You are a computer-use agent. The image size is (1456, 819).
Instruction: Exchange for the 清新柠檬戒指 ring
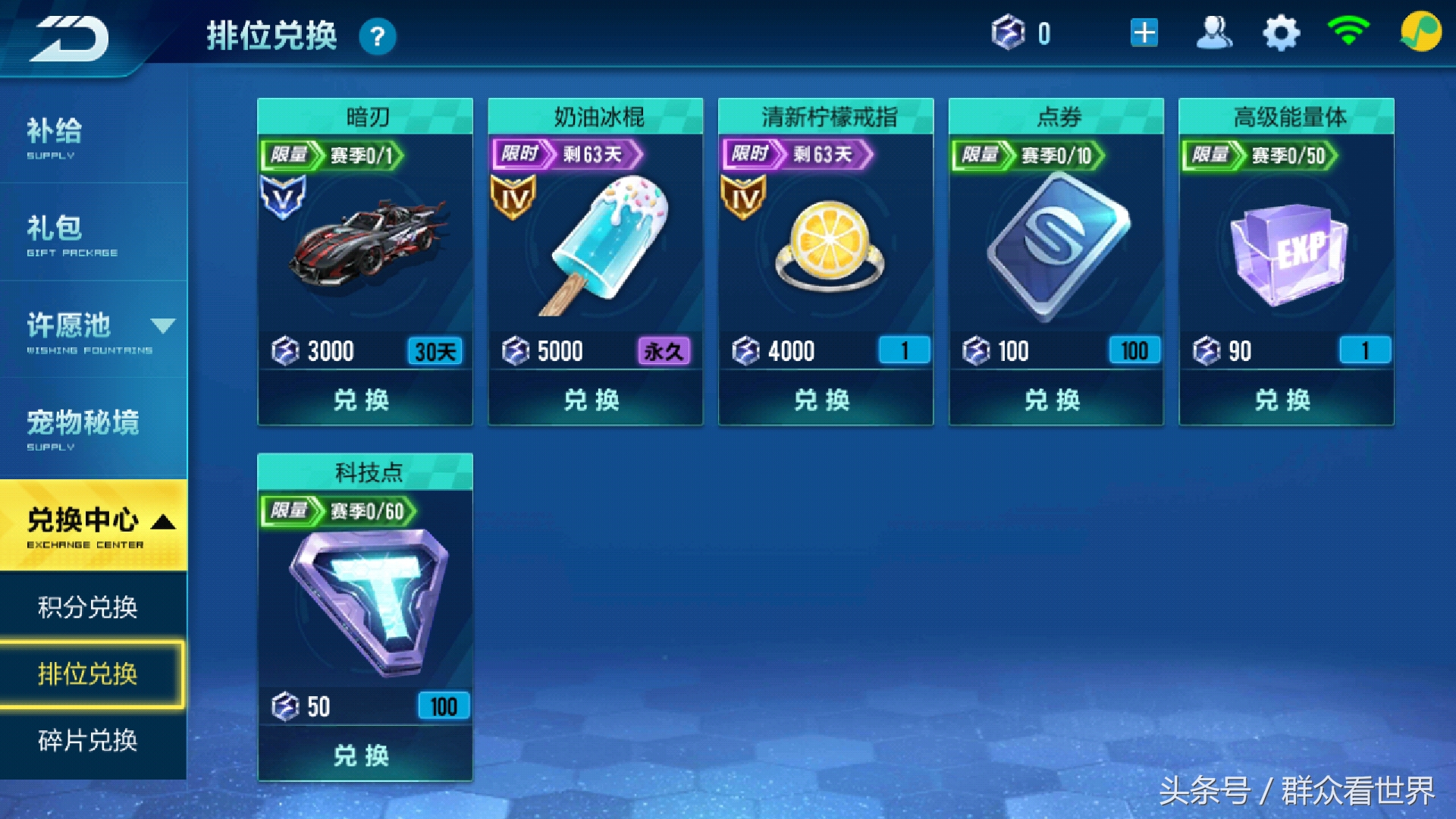(824, 400)
